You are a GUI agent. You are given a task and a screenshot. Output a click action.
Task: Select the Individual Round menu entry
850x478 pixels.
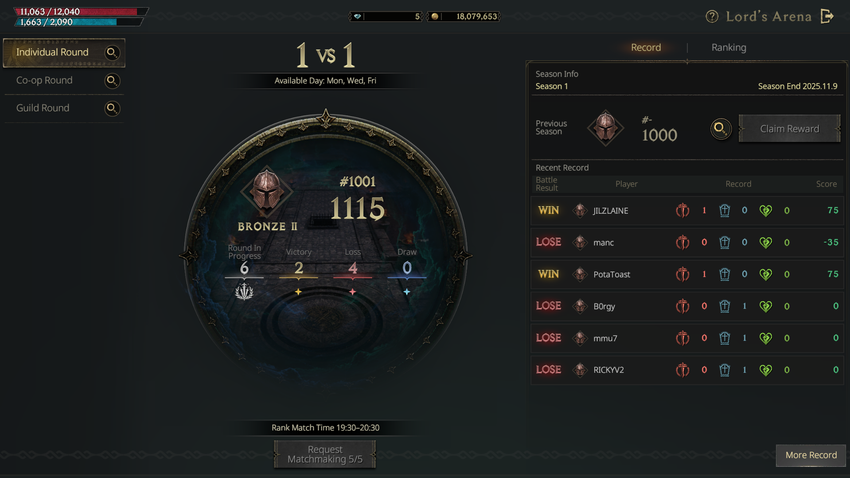53,52
